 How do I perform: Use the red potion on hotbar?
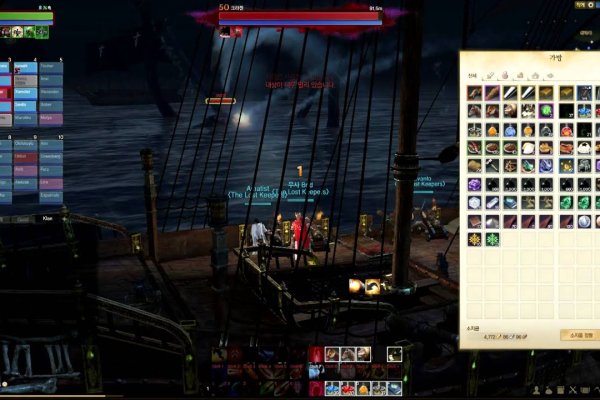347,388
